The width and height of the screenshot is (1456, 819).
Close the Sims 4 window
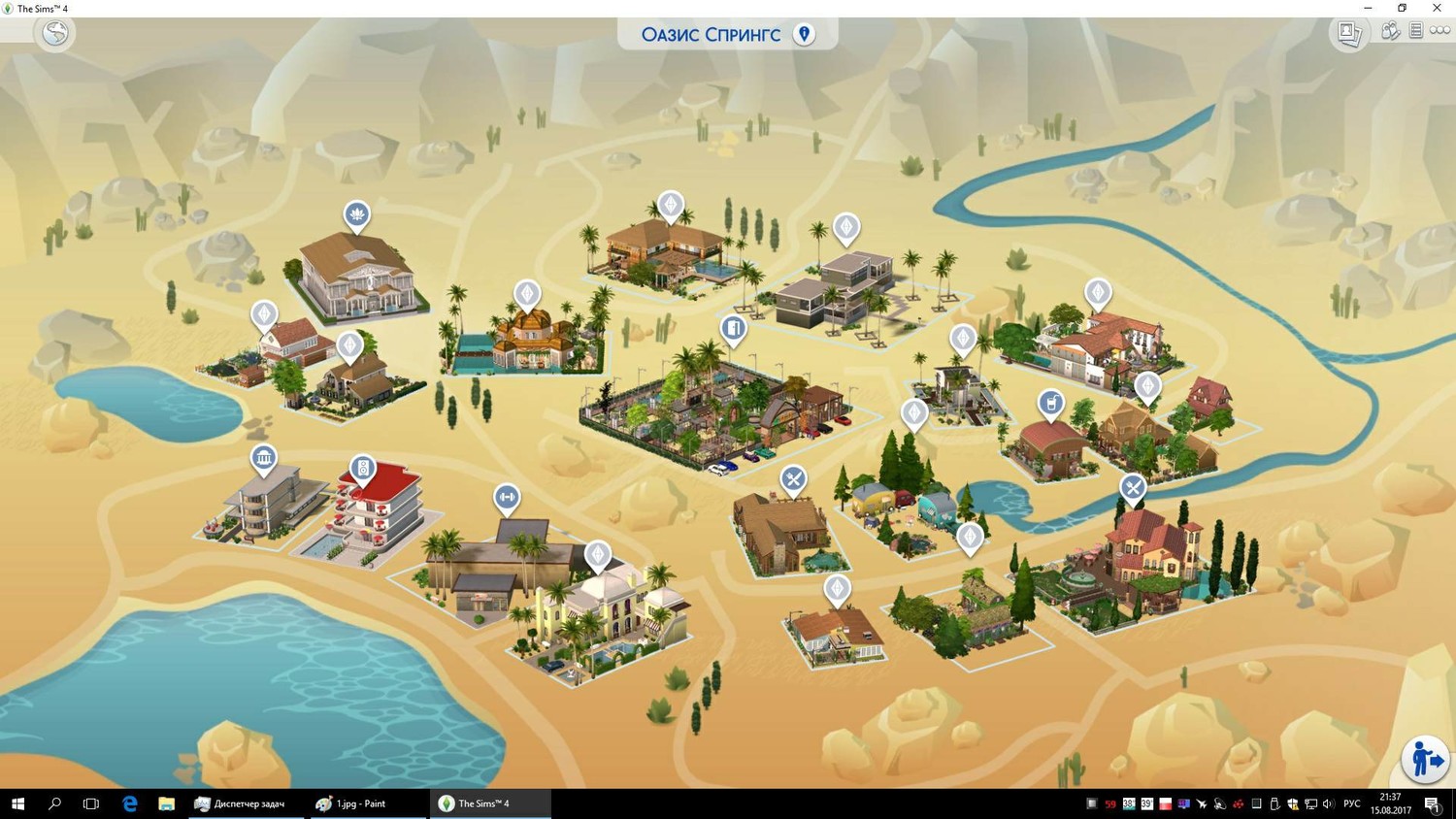tap(1437, 8)
